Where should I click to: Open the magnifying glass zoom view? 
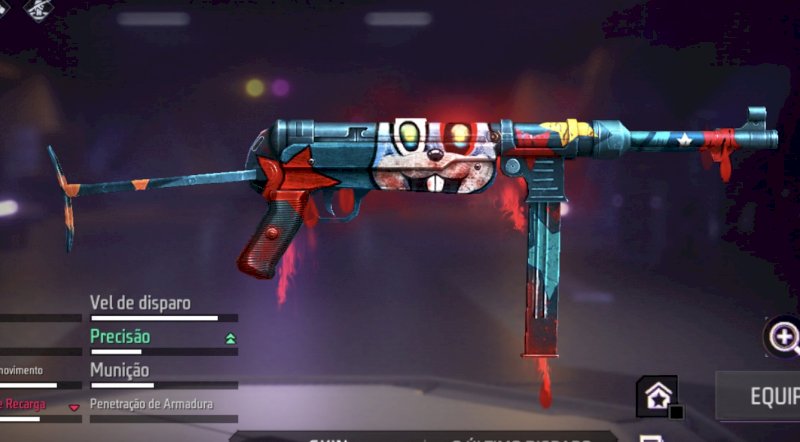pyautogui.click(x=783, y=337)
